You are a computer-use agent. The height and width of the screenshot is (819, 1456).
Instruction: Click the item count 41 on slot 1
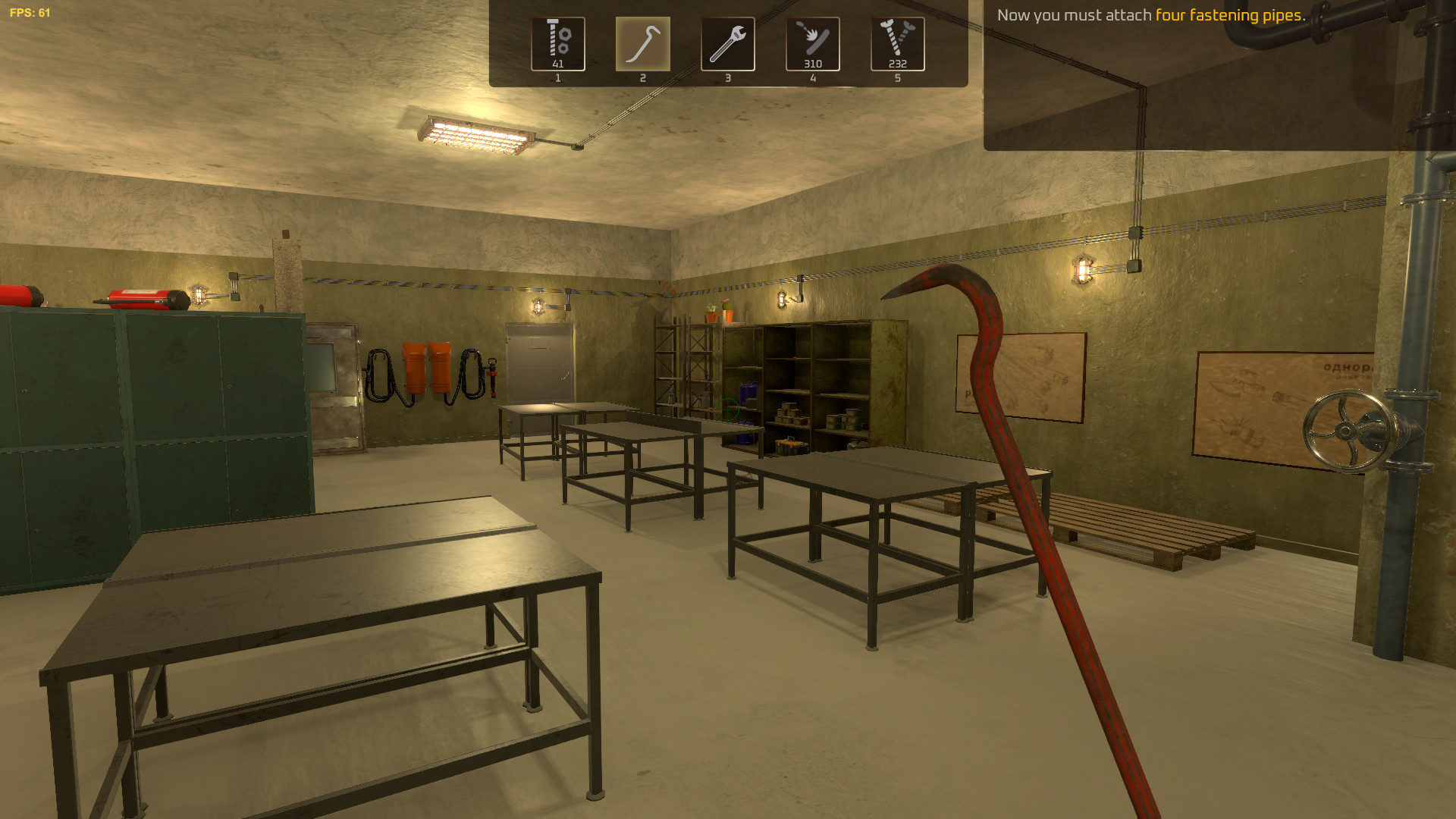coord(558,65)
